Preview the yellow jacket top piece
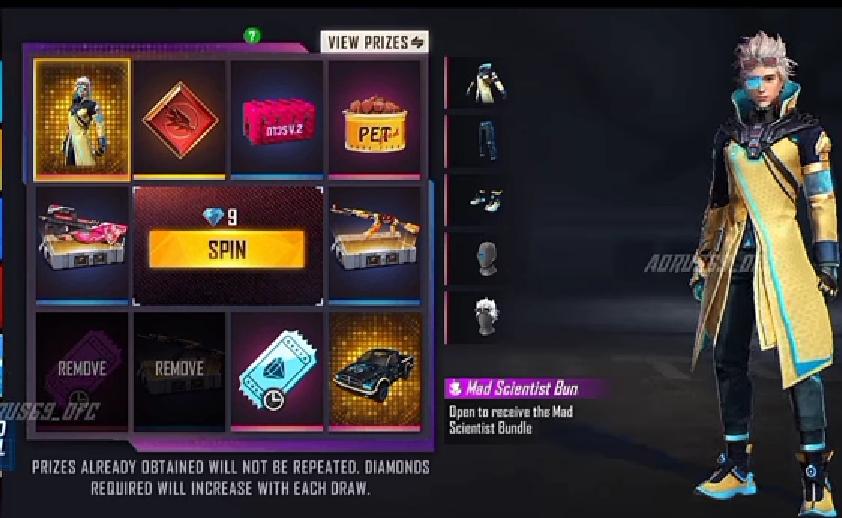Viewport: 842px width, 518px height. tap(486, 86)
